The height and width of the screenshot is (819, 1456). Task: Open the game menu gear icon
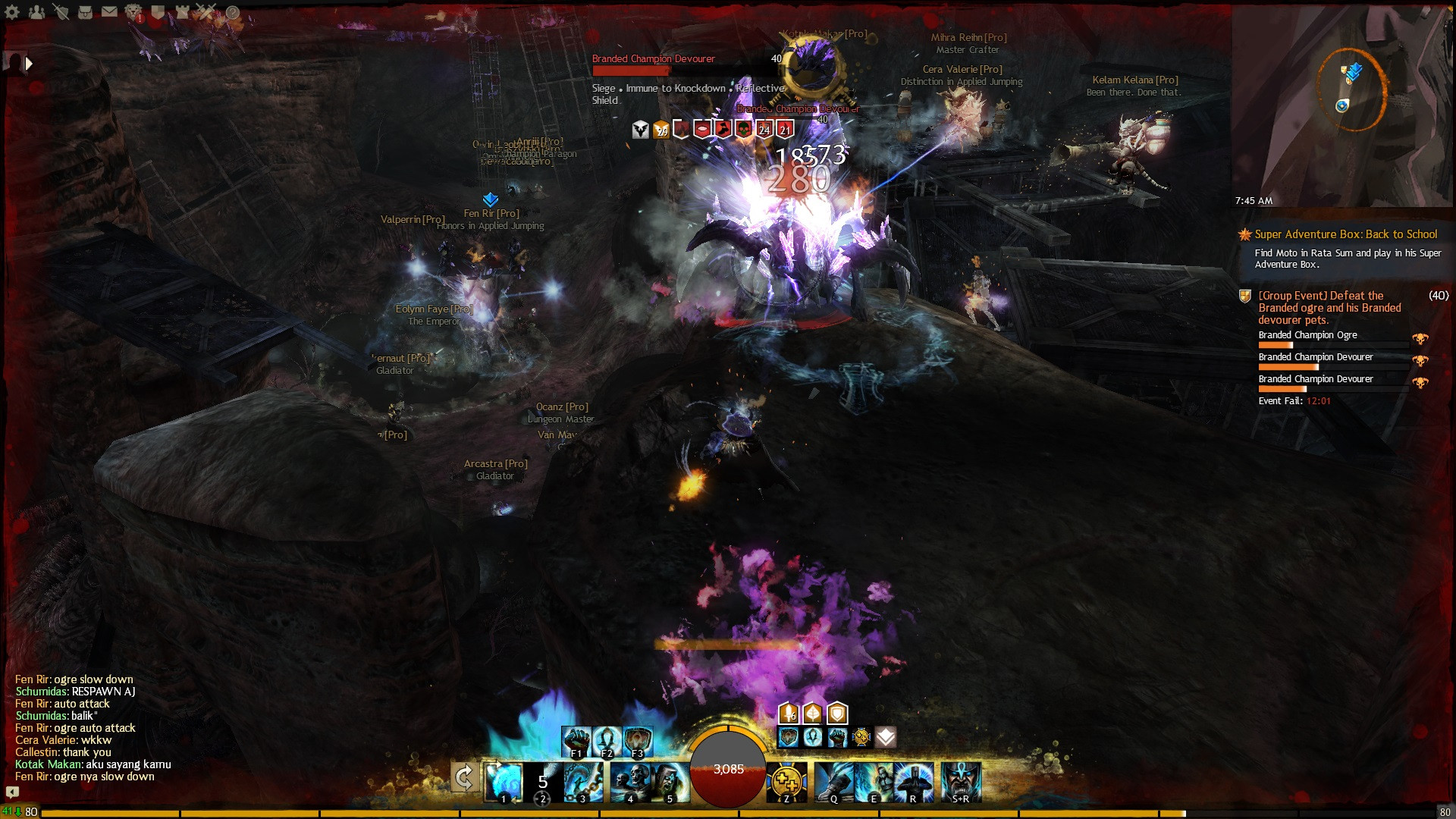point(12,11)
